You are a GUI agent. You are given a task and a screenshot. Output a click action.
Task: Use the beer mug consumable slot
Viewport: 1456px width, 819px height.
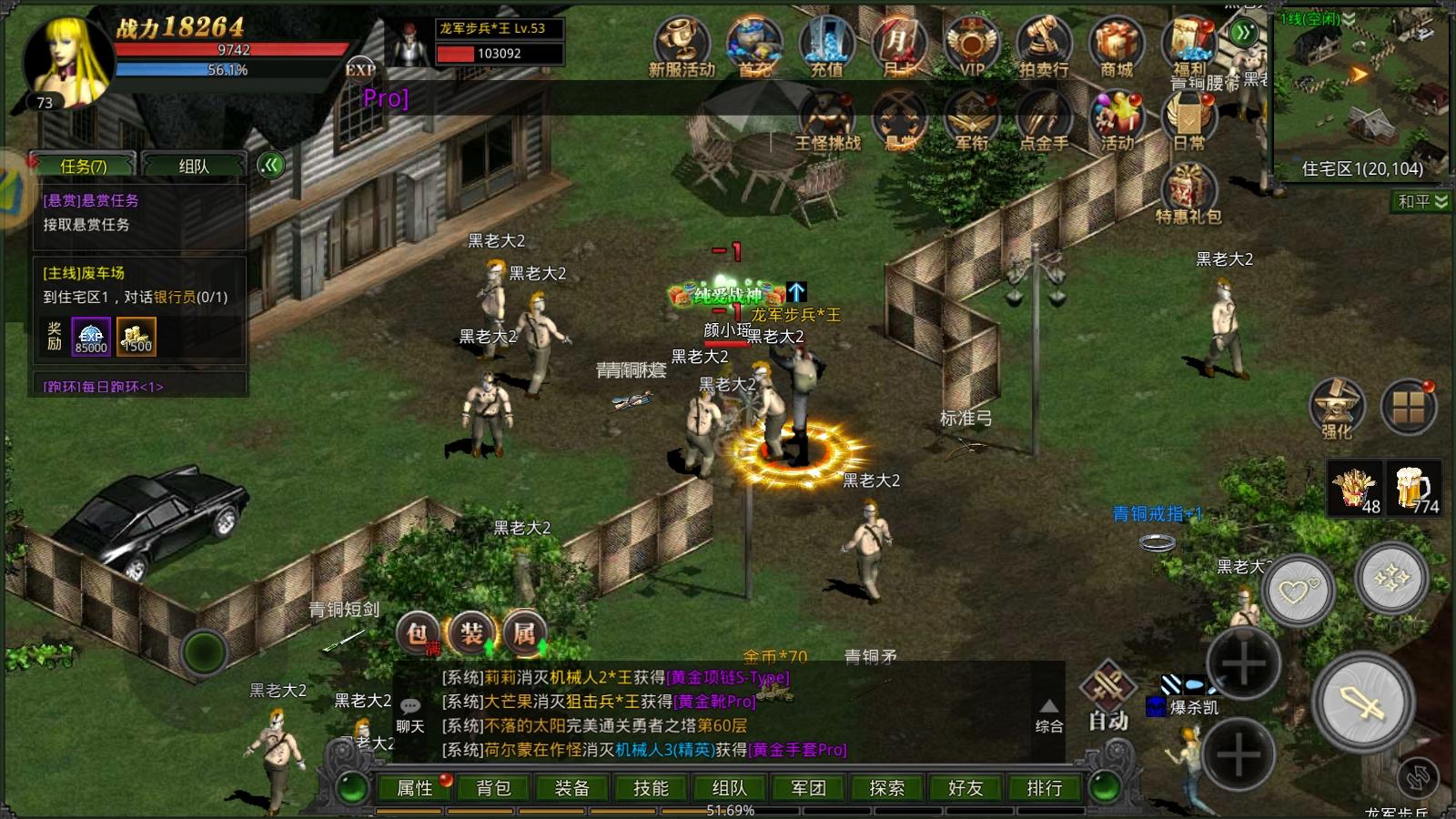click(x=1413, y=490)
